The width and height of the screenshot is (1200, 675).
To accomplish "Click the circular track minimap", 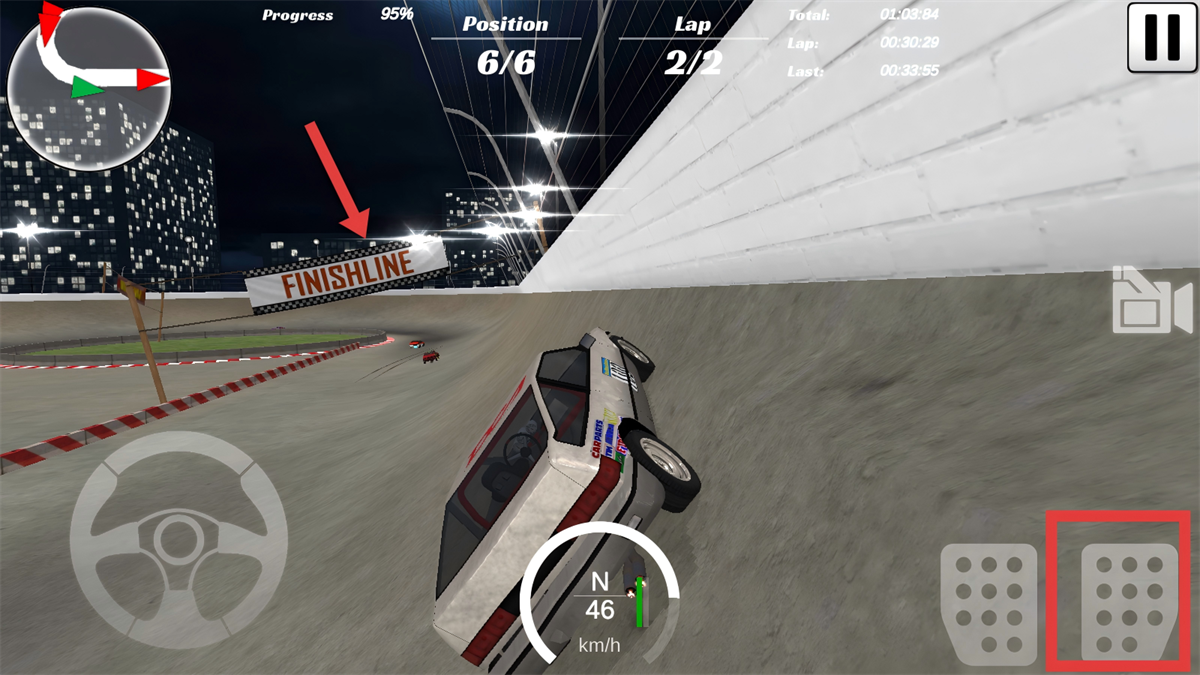I will [x=88, y=86].
